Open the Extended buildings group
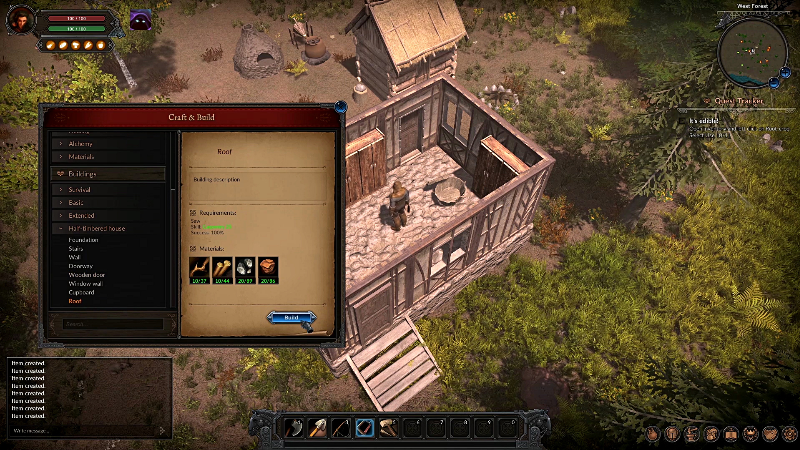This screenshot has width=800, height=450. click(x=82, y=215)
